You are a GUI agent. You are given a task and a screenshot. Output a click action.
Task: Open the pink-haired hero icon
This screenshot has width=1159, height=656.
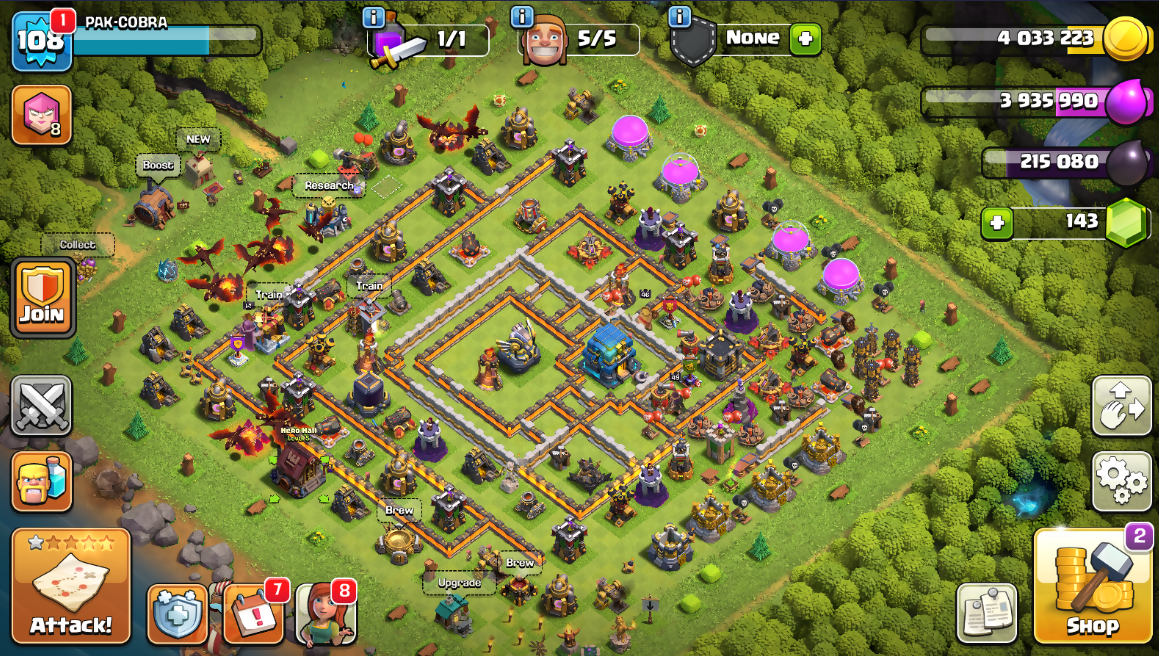[41, 115]
